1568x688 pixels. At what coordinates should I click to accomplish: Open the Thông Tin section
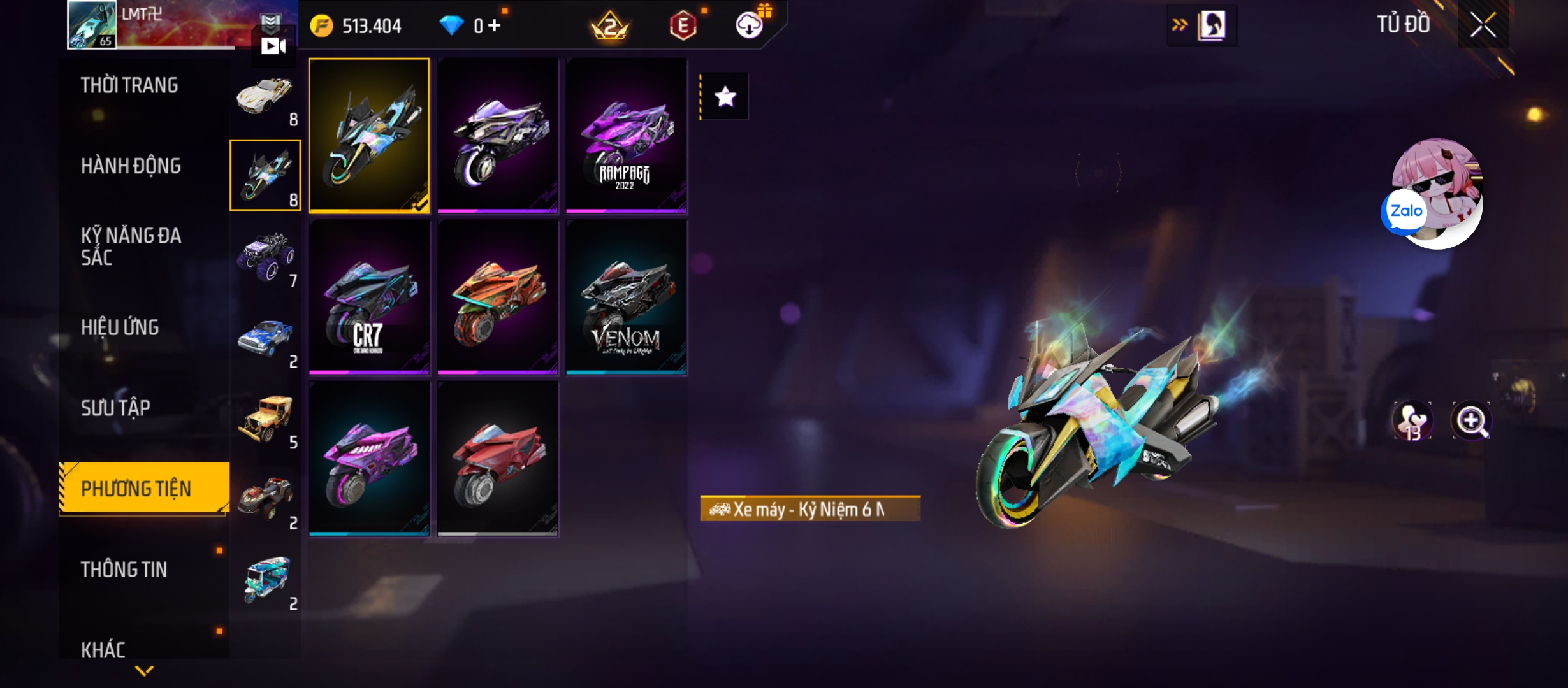click(124, 570)
